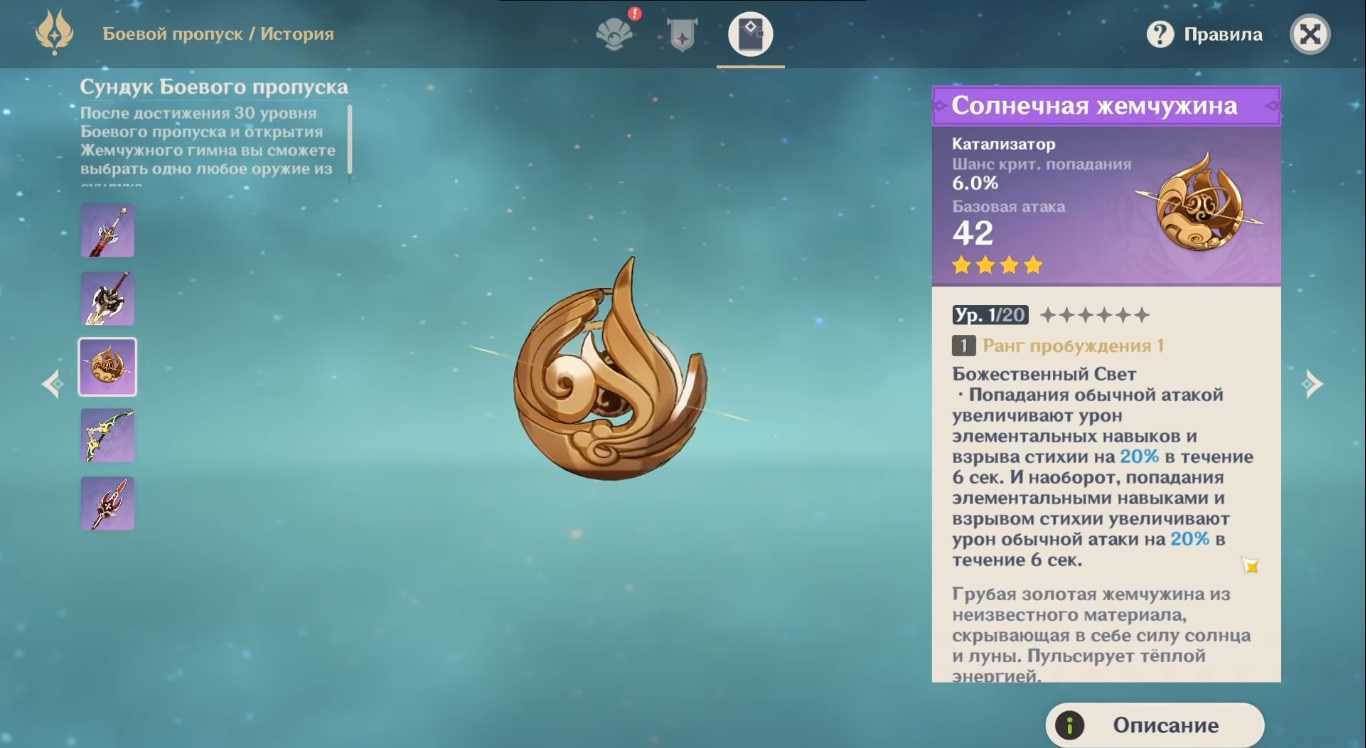This screenshot has height=748, width=1366.
Task: Go to the next page with right arrow
Action: (1312, 384)
